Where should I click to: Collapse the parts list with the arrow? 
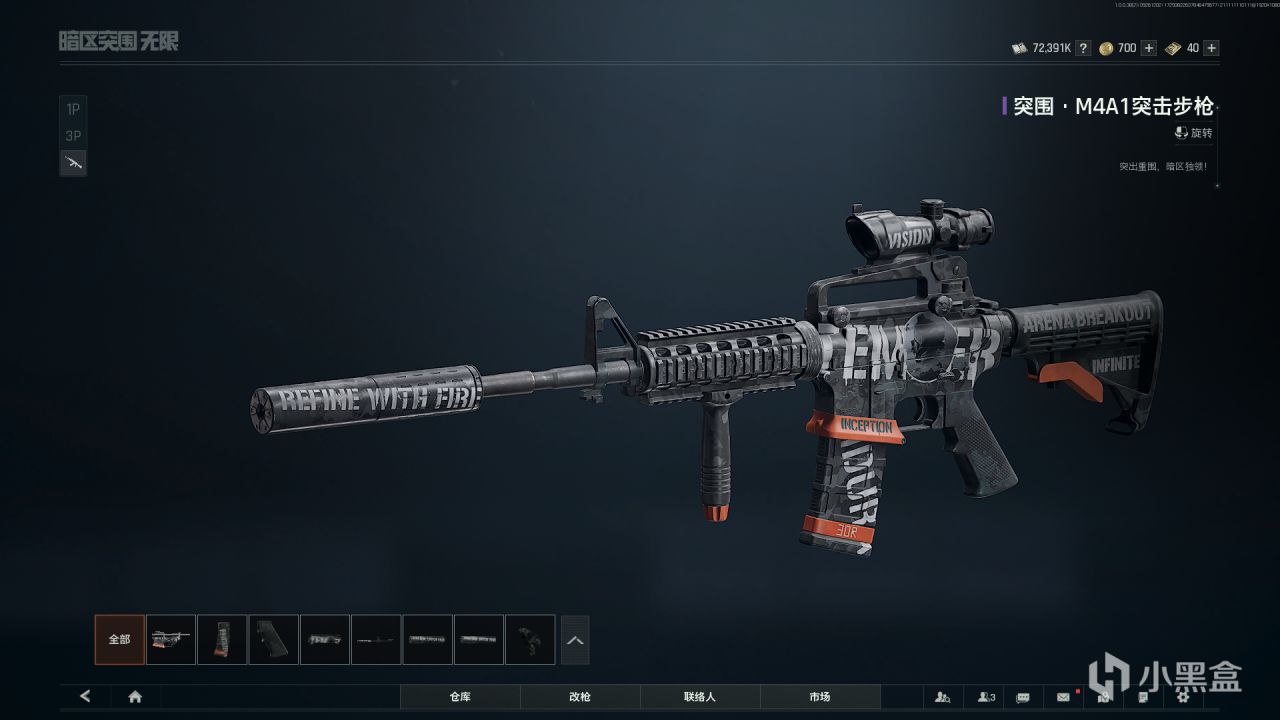(x=575, y=640)
